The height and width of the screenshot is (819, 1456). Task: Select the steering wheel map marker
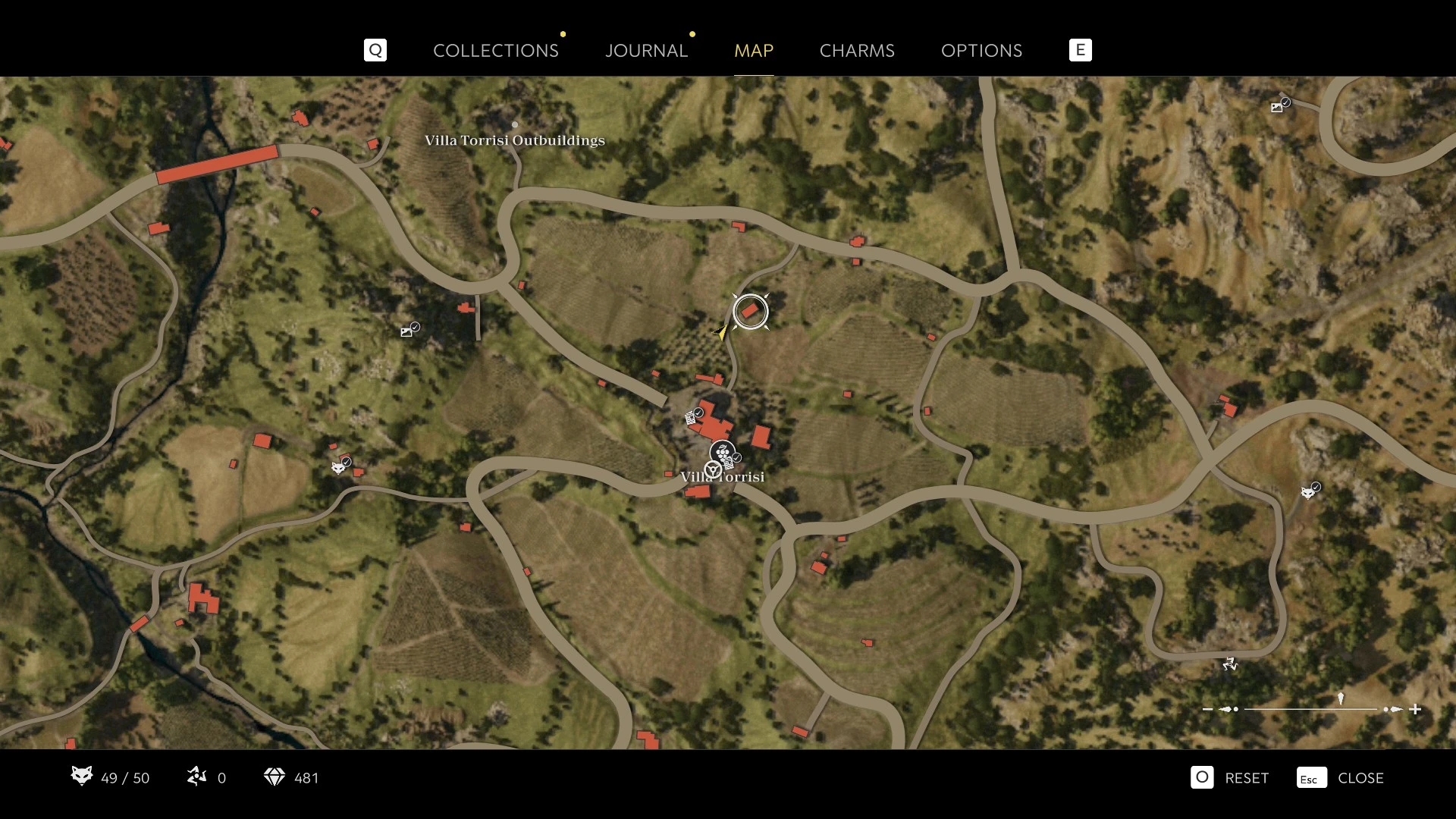[x=712, y=471]
